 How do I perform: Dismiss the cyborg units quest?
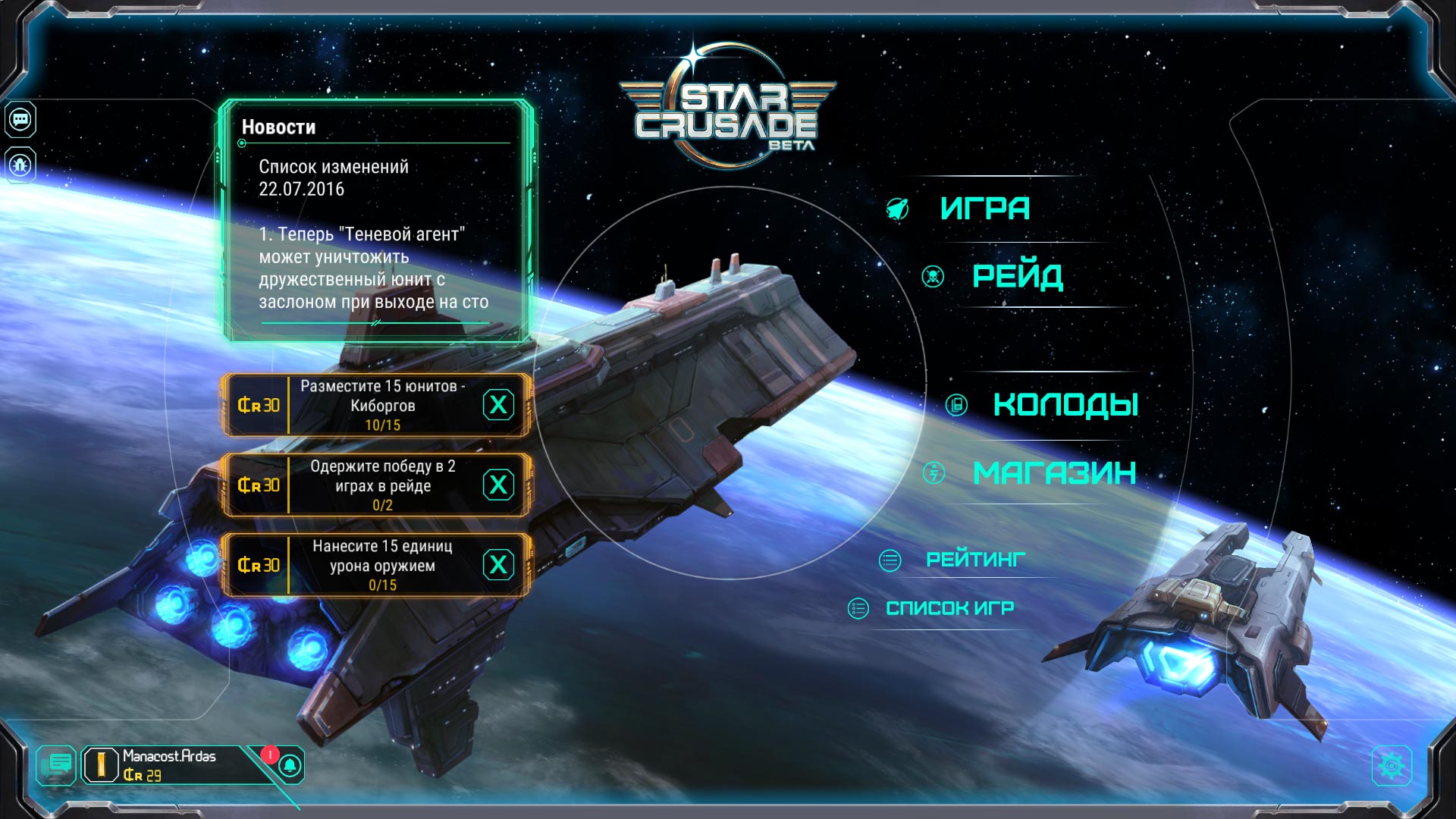point(498,405)
